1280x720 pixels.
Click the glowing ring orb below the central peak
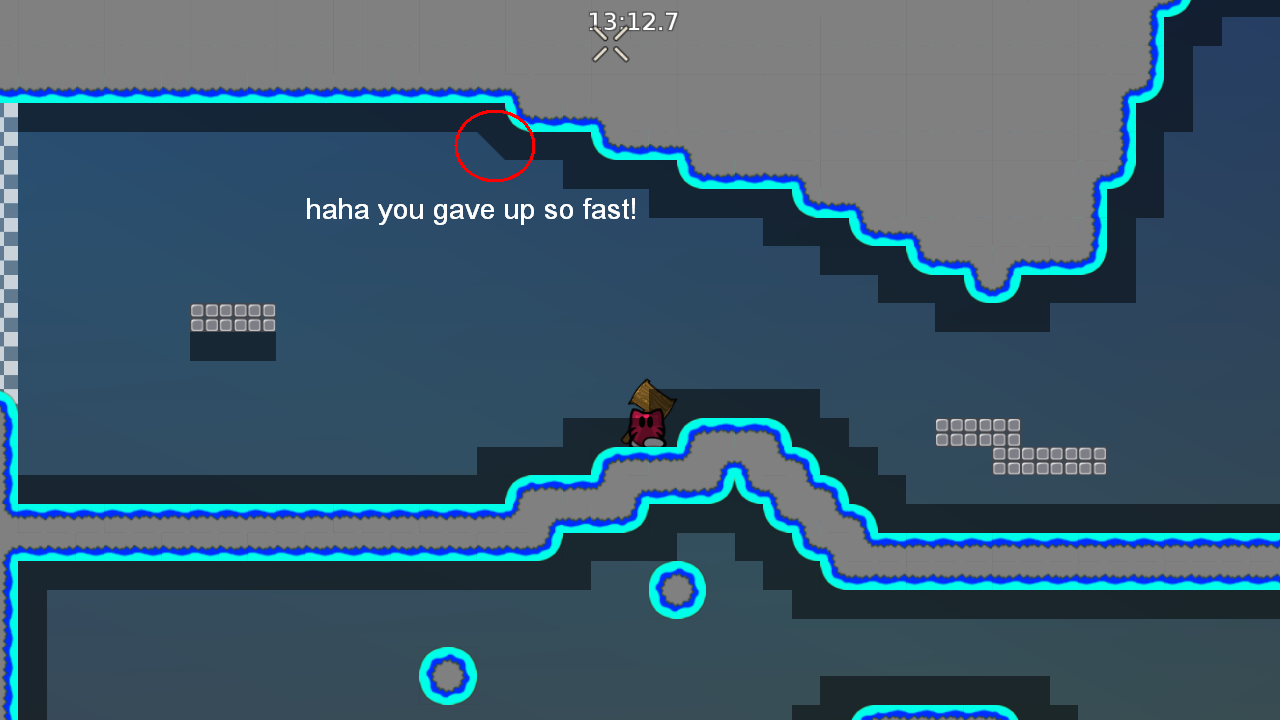(x=677, y=590)
